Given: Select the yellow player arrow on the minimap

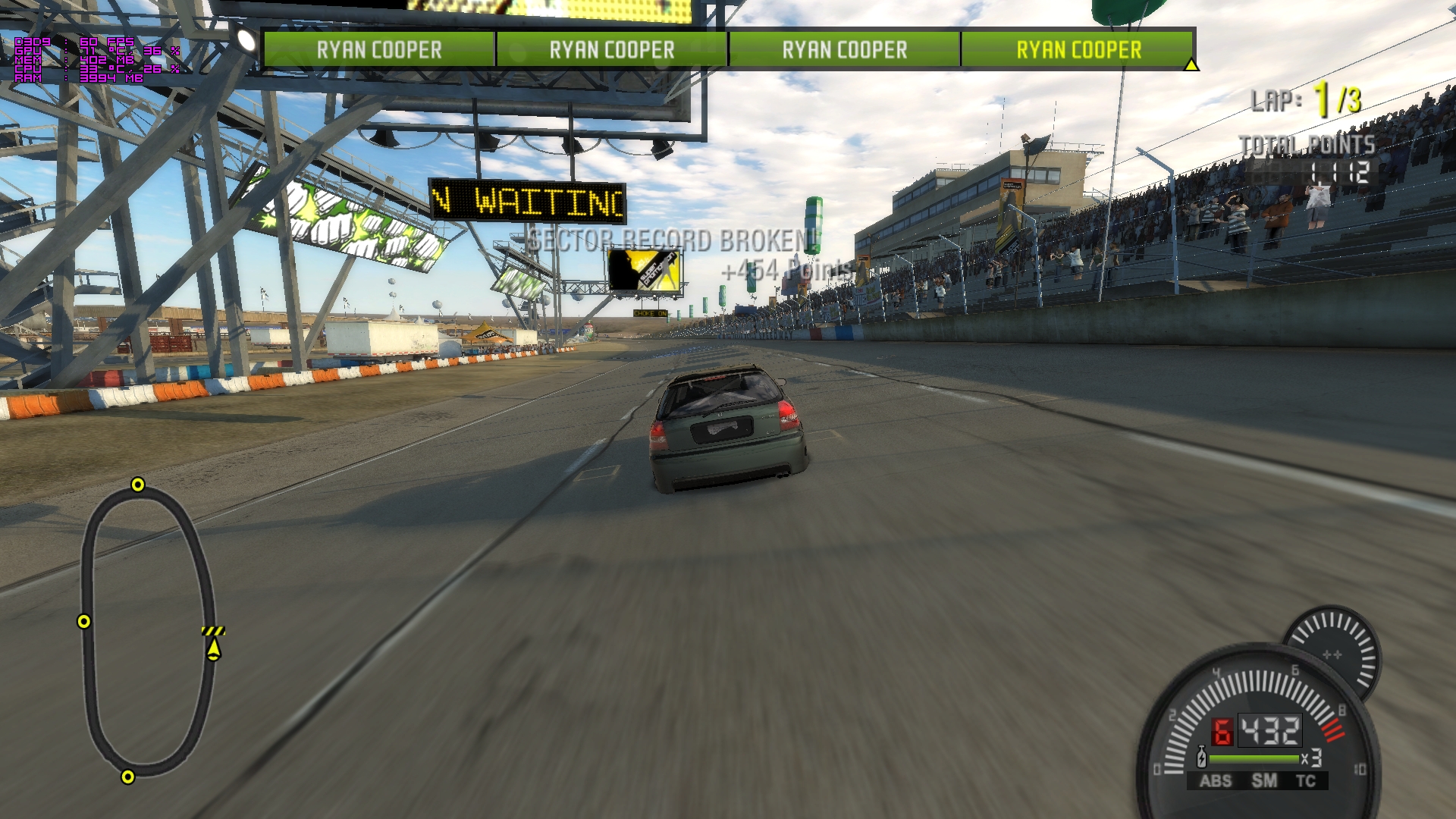Looking at the screenshot, I should [214, 649].
